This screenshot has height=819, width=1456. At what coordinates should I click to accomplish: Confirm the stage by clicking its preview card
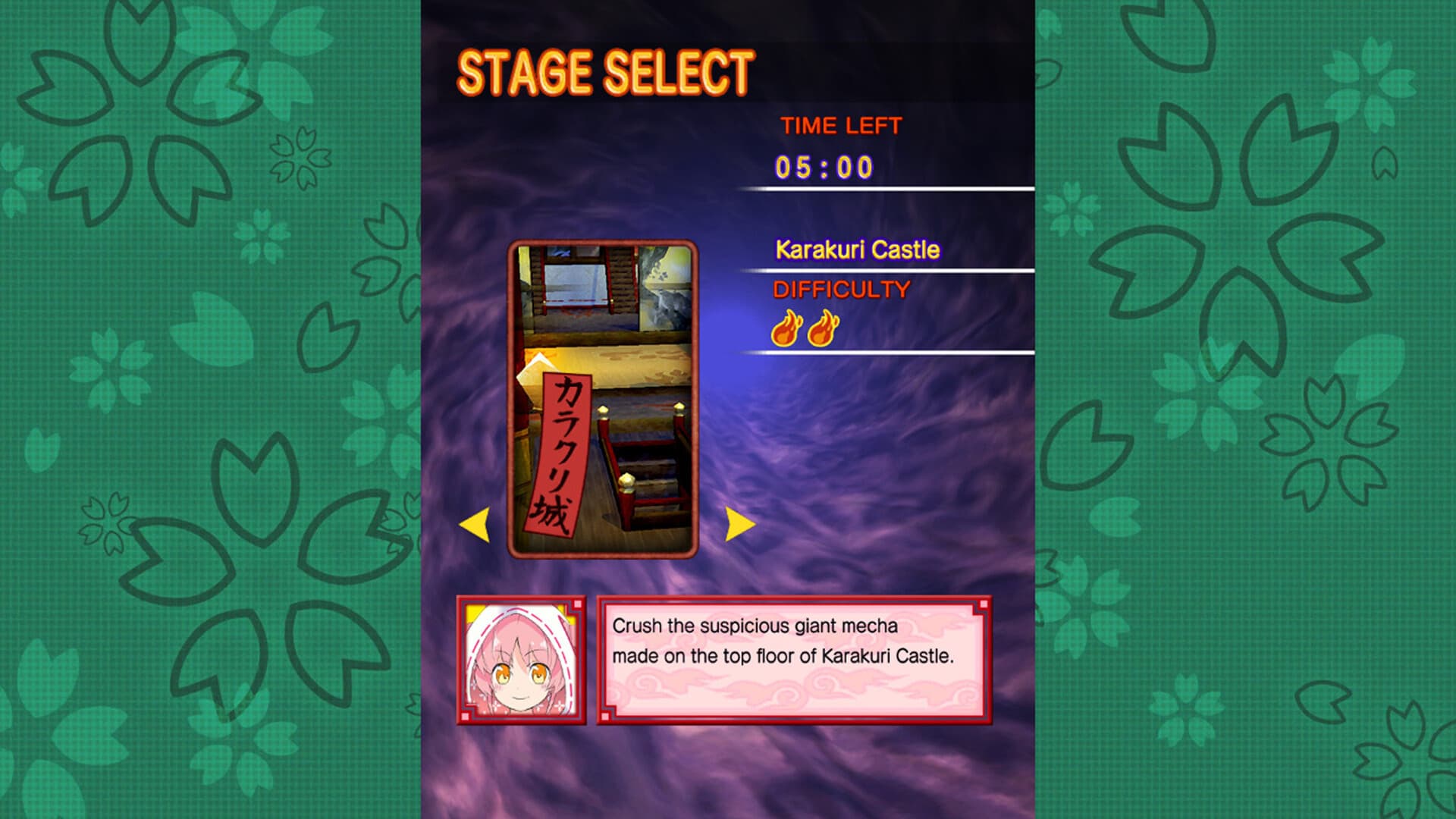coord(603,394)
